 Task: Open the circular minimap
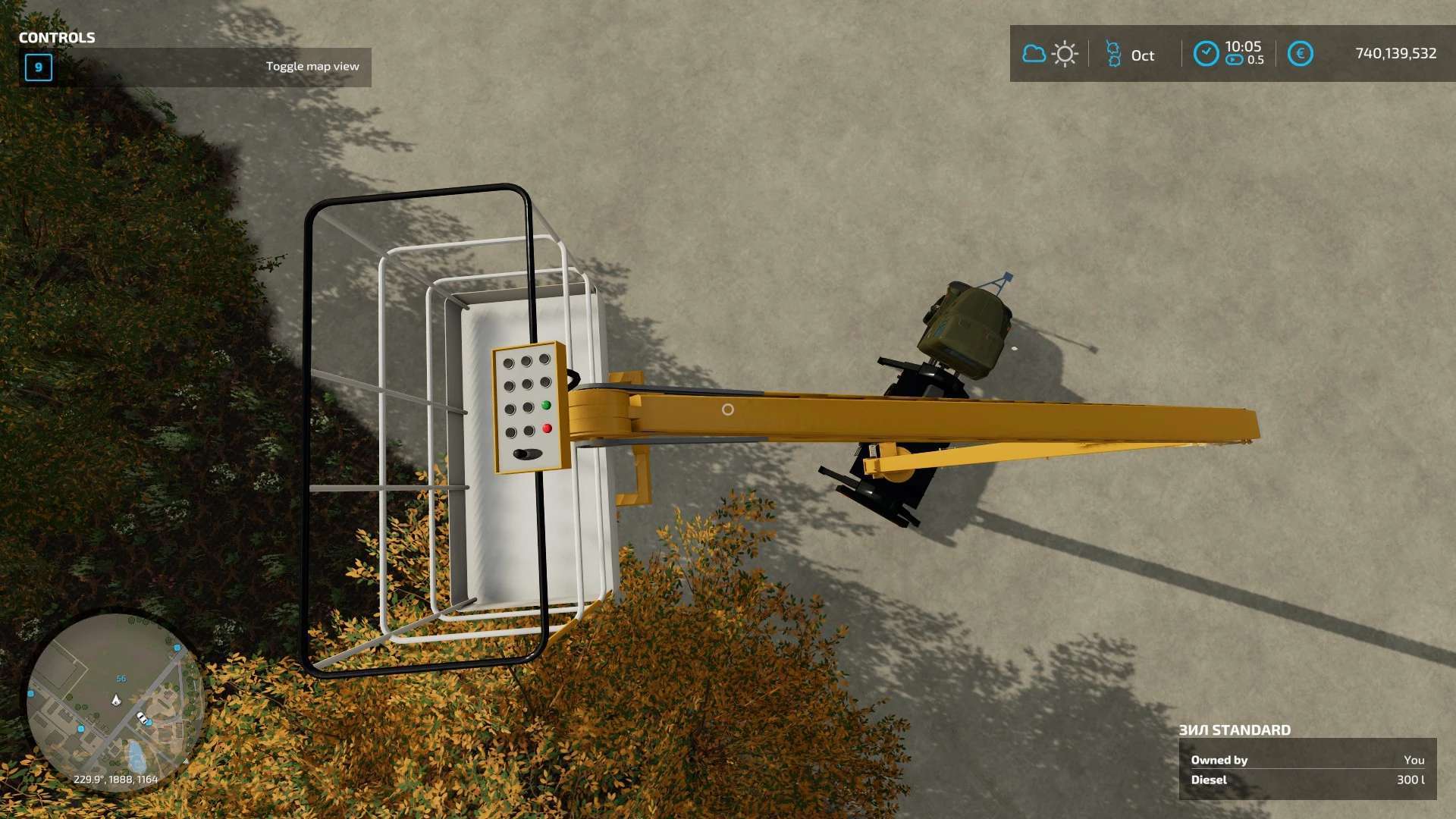[x=115, y=701]
